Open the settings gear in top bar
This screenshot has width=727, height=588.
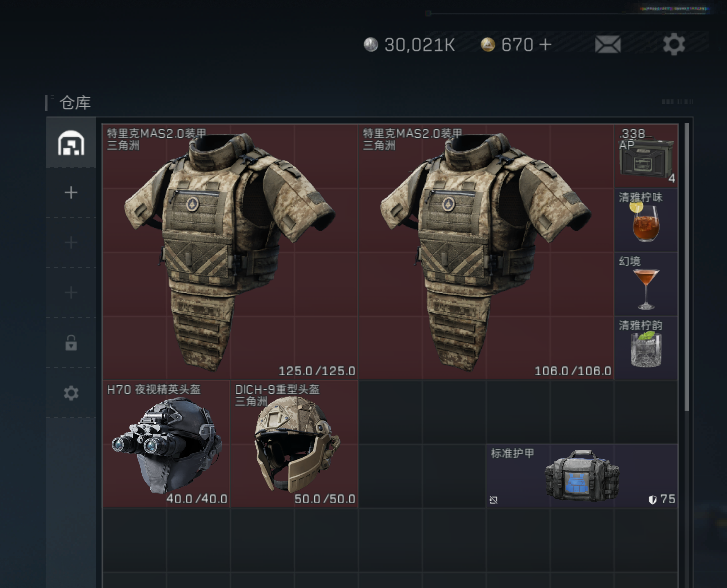coord(674,44)
